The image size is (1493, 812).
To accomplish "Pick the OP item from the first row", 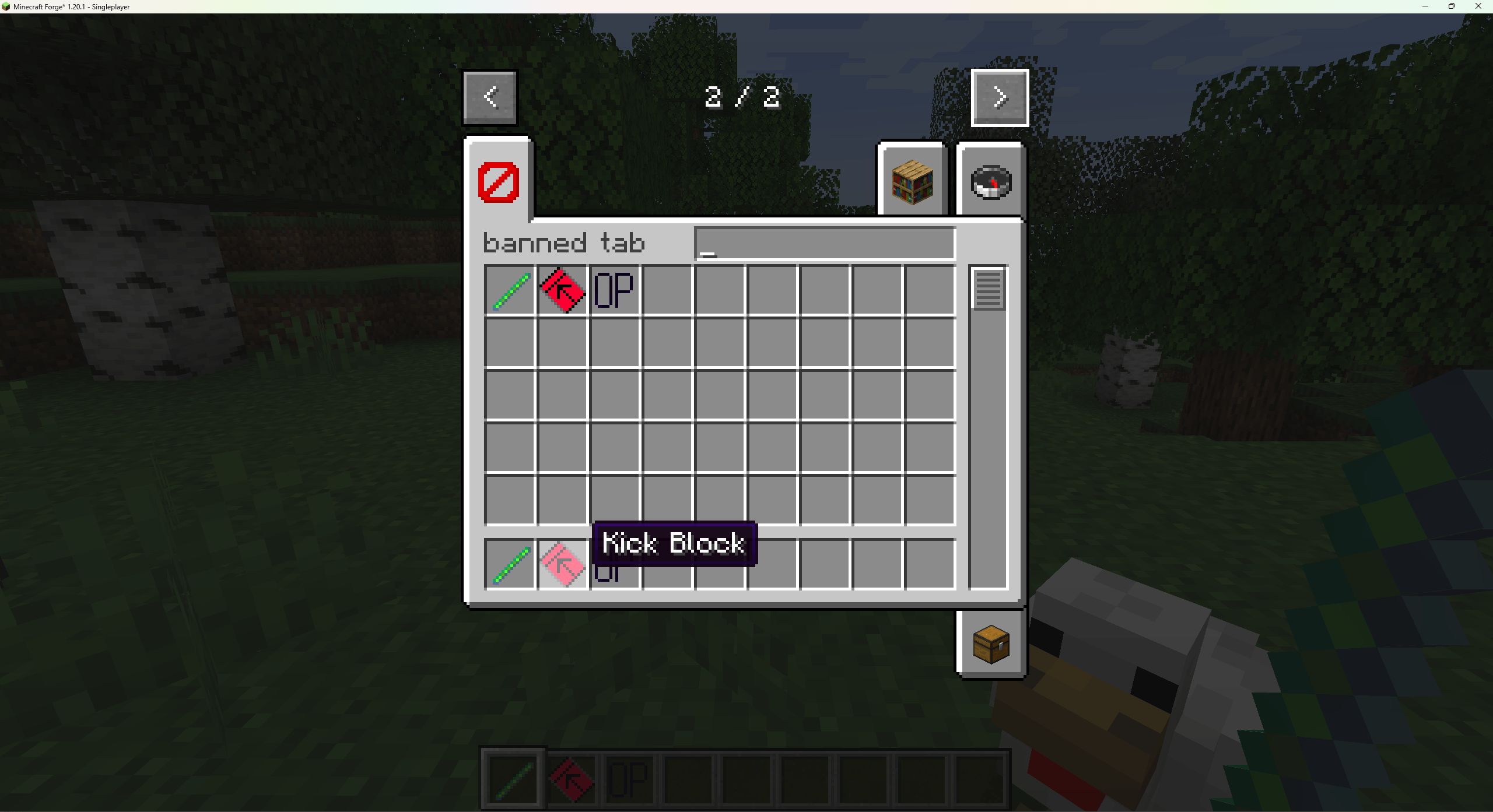I will point(614,289).
